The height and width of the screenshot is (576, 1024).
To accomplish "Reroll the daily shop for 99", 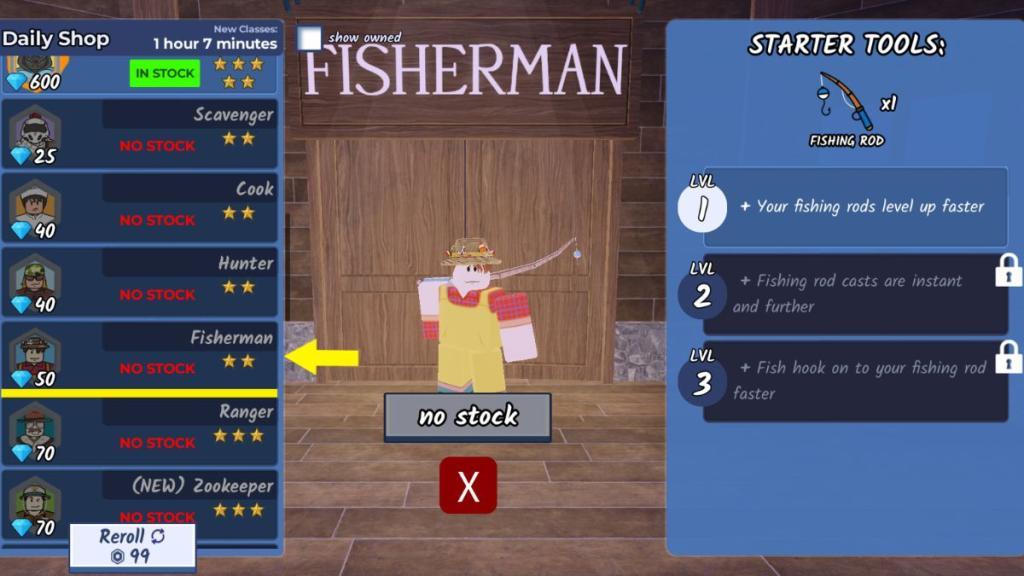I will tap(132, 546).
